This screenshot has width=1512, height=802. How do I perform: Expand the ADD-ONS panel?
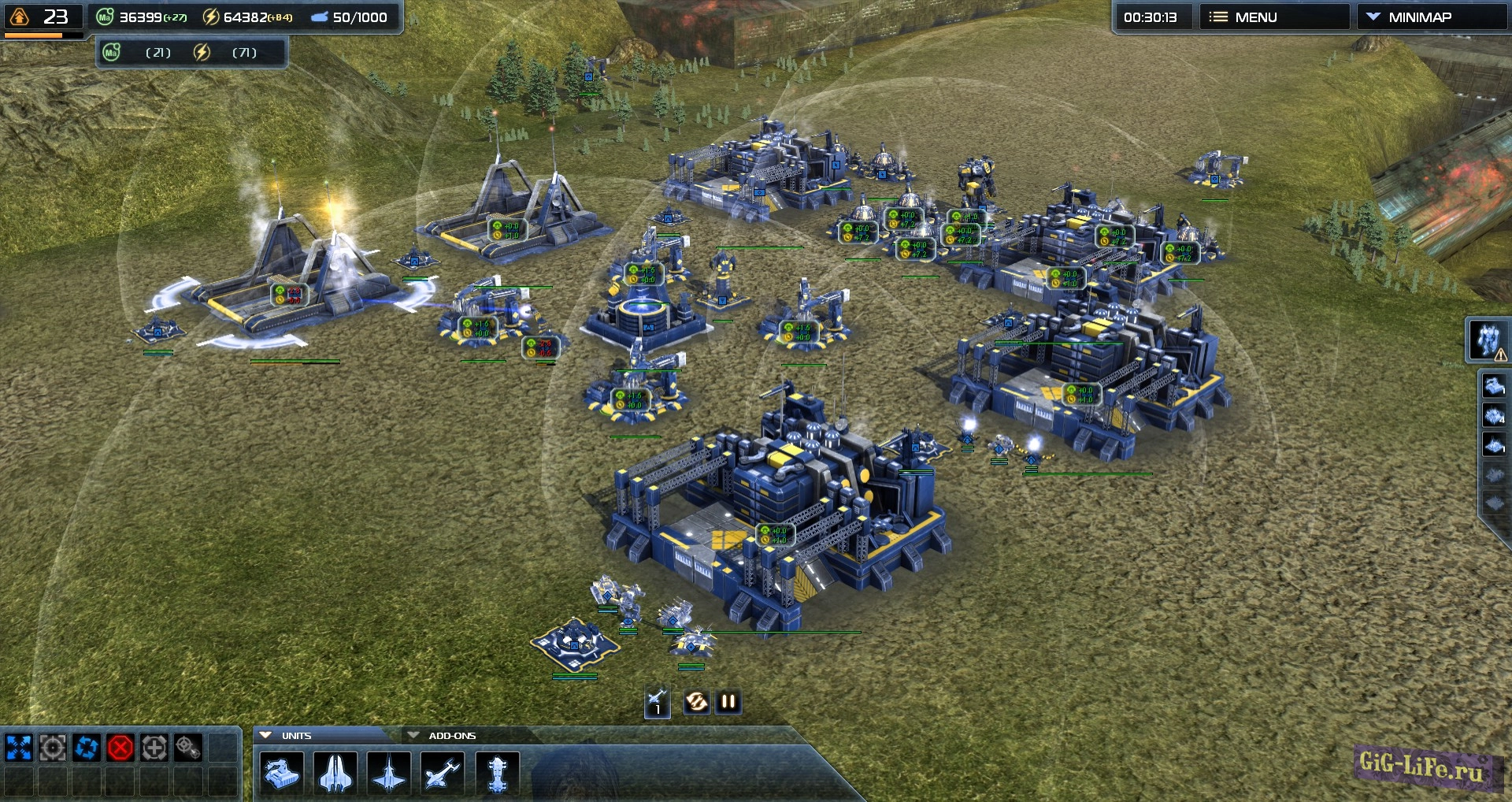415,734
